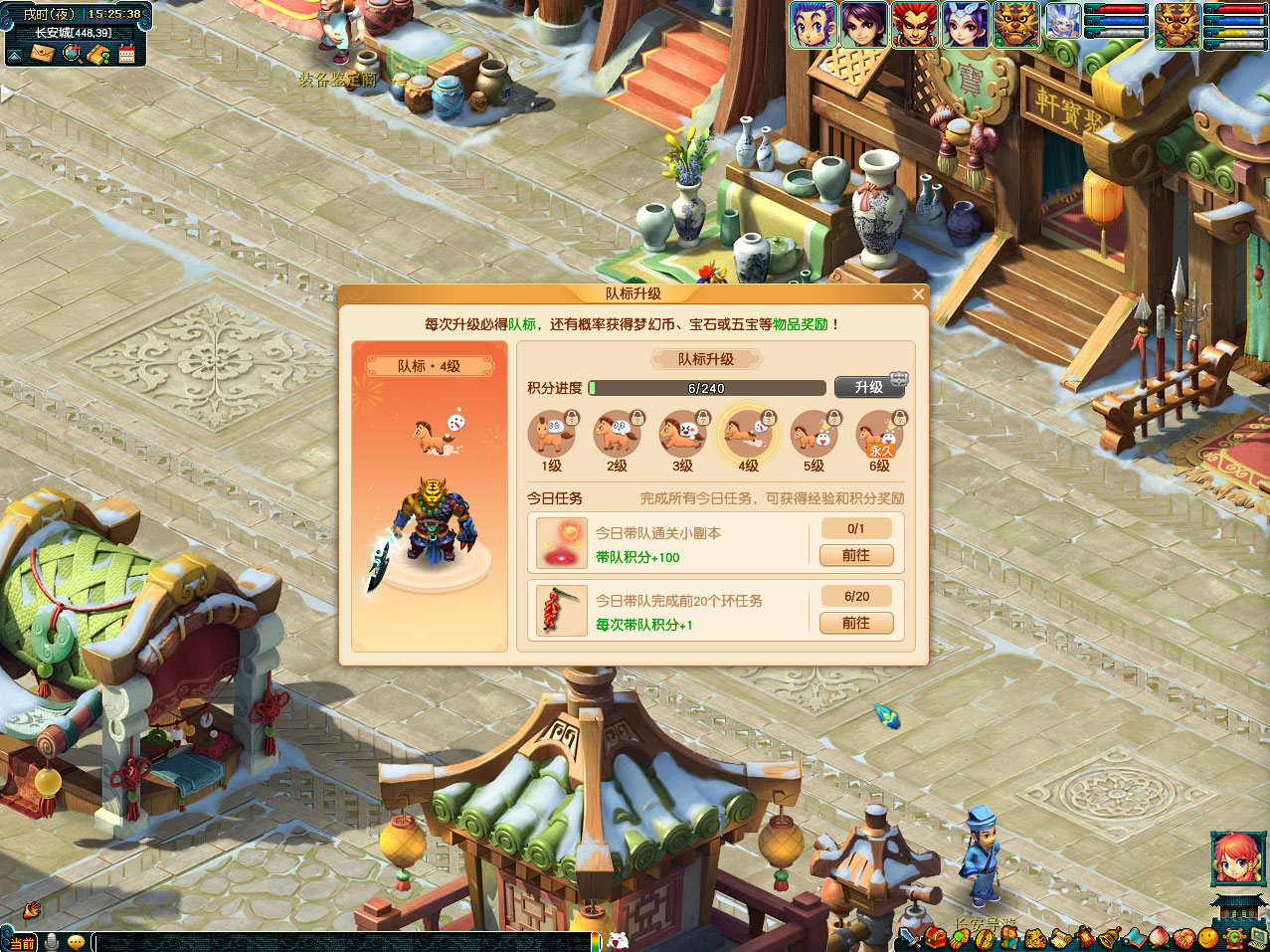Open the mail envelope icon
This screenshot has width=1270, height=952.
42,54
